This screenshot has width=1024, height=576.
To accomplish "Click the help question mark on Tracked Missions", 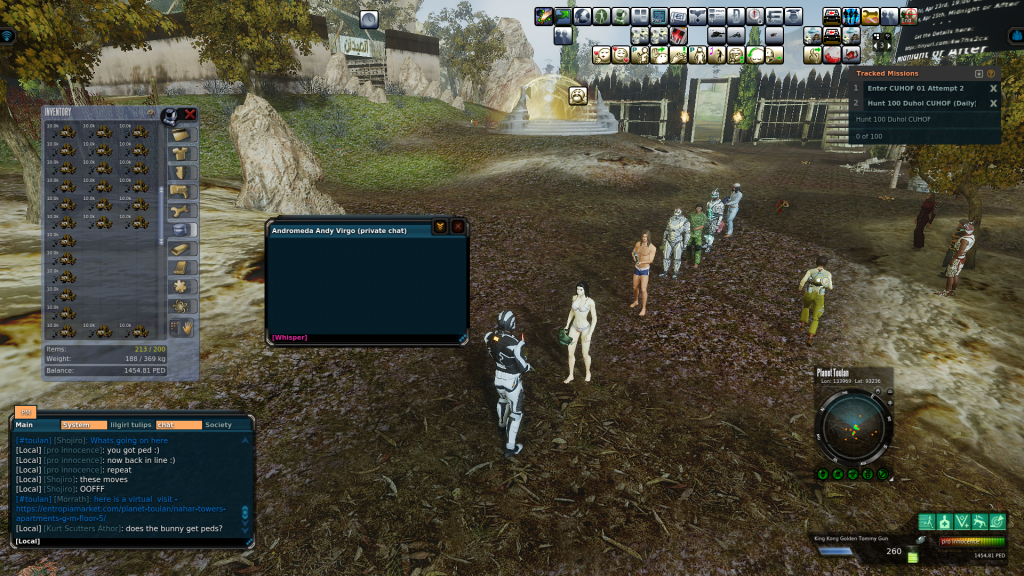I will click(x=991, y=73).
